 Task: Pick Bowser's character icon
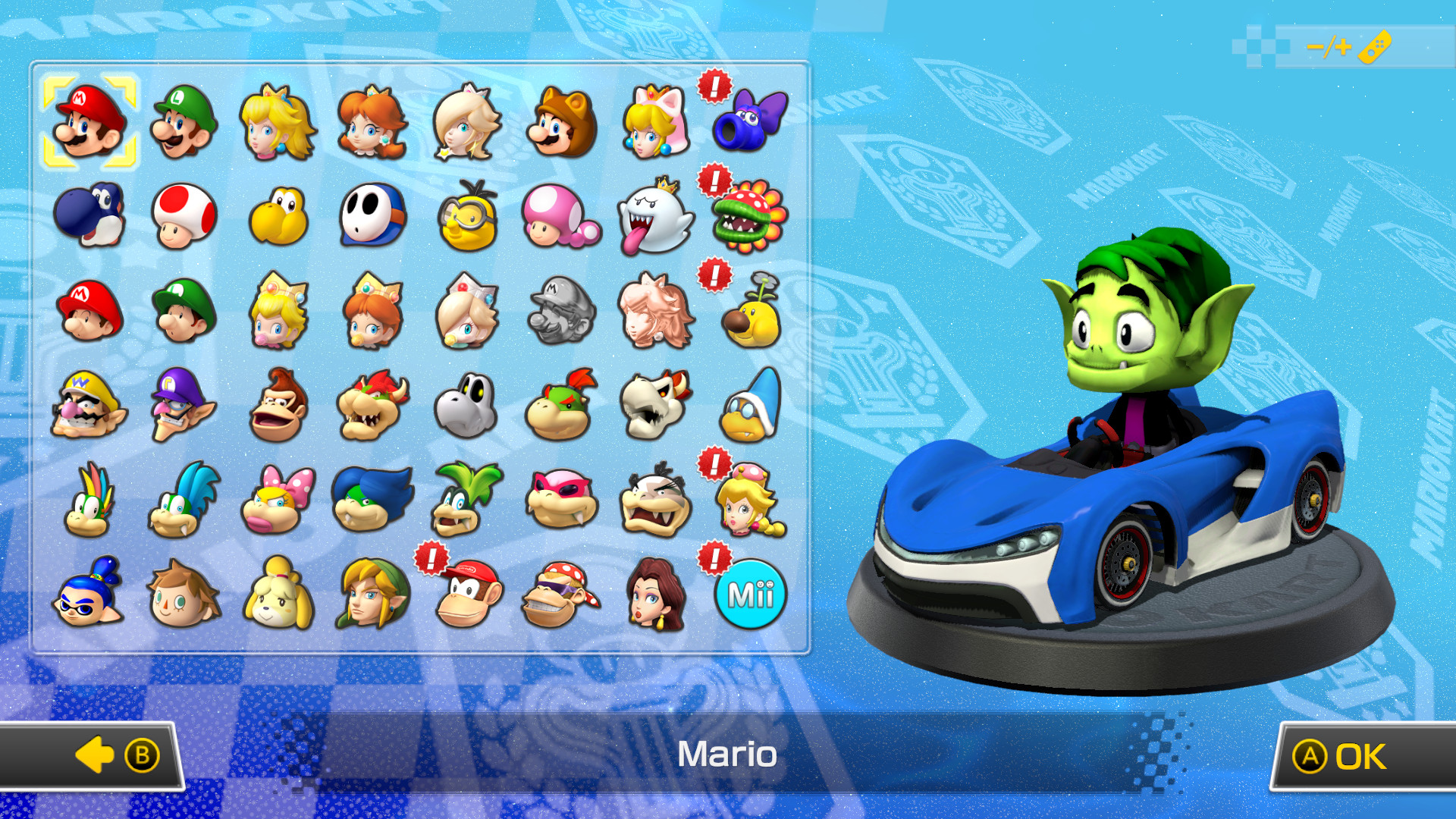[x=372, y=406]
